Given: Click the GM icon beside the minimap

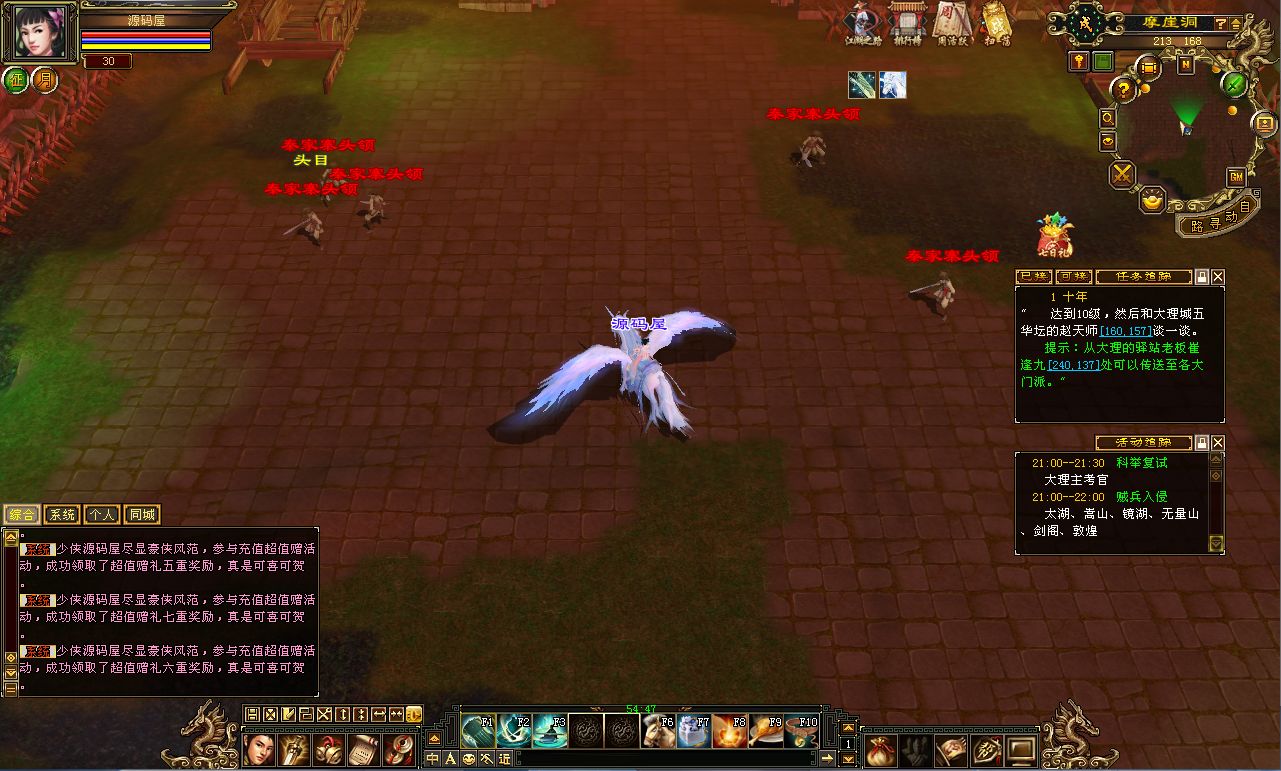Looking at the screenshot, I should (x=1236, y=177).
